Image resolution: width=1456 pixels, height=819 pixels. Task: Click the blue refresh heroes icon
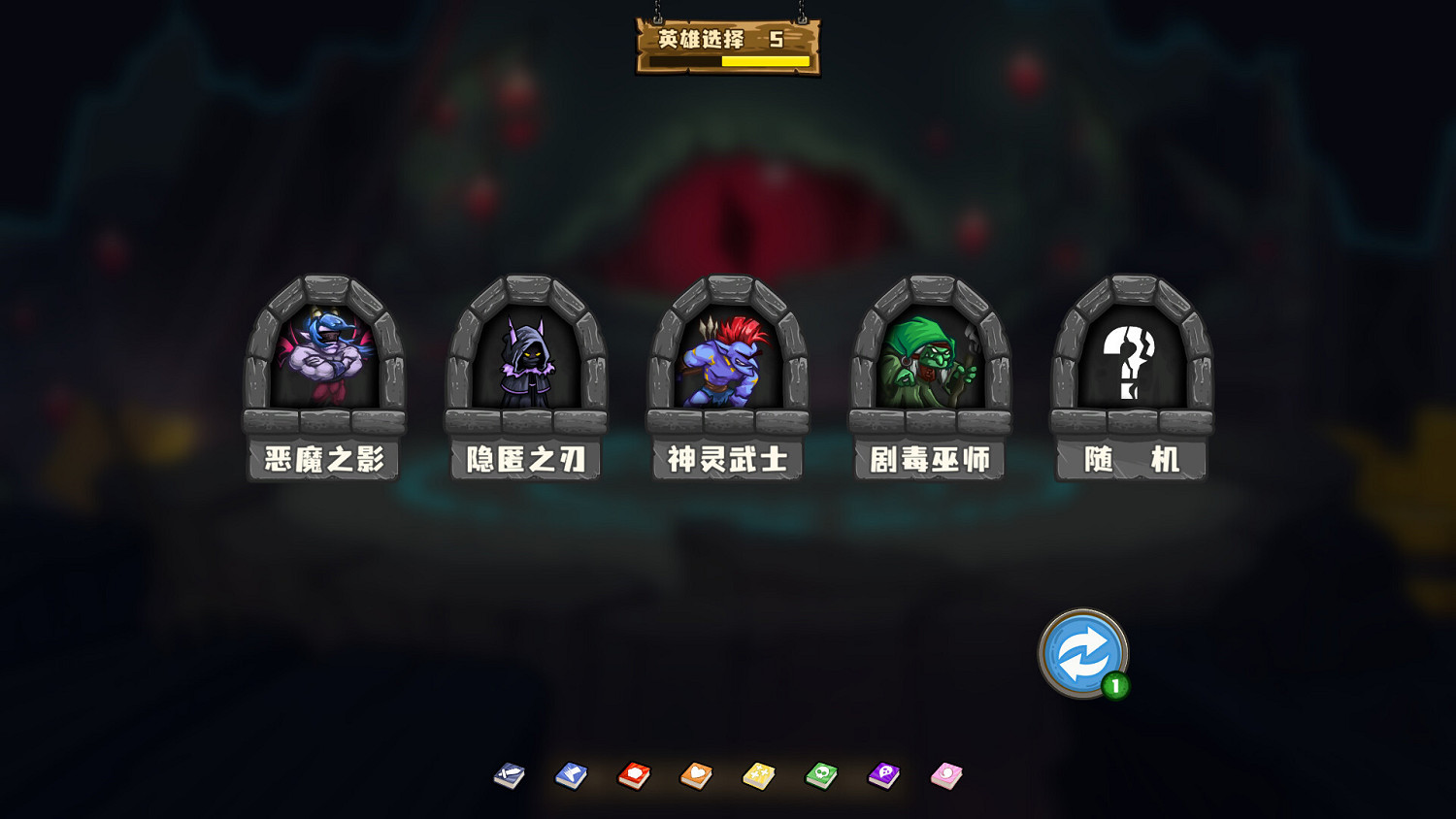click(x=1080, y=652)
